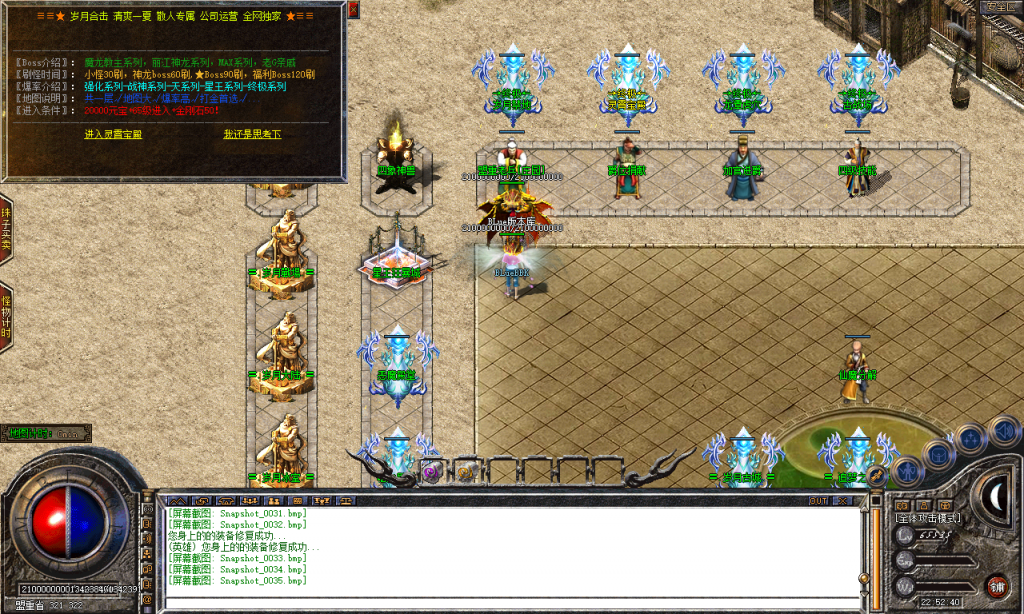Click the crossed-swords small round icon
This screenshot has height=614, width=1024.
coord(877,476)
